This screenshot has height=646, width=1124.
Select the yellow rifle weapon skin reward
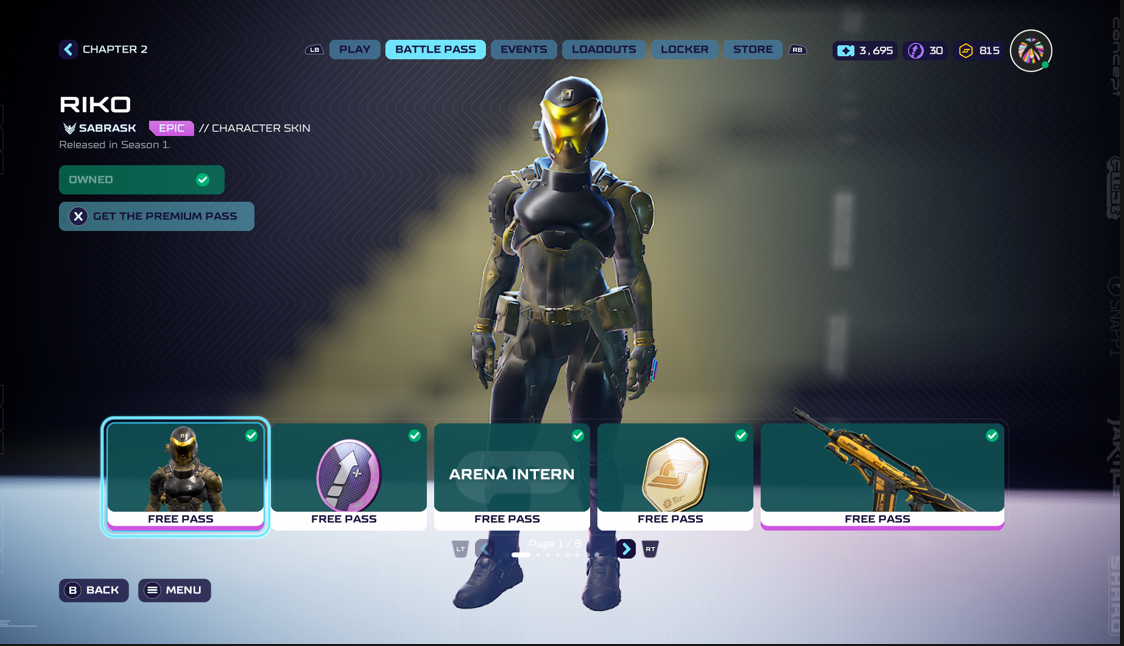coord(882,475)
